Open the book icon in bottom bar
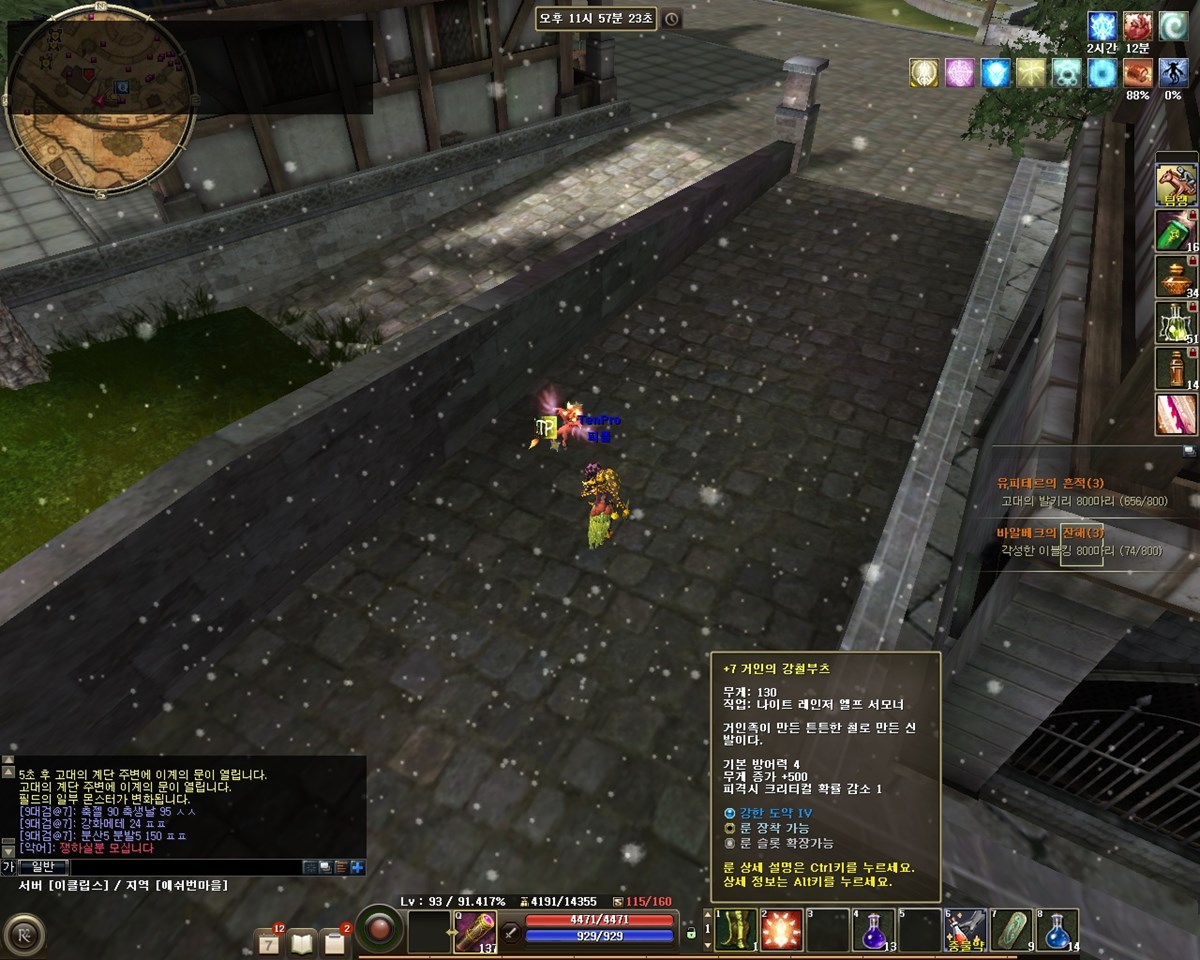The image size is (1200, 960). click(x=302, y=941)
